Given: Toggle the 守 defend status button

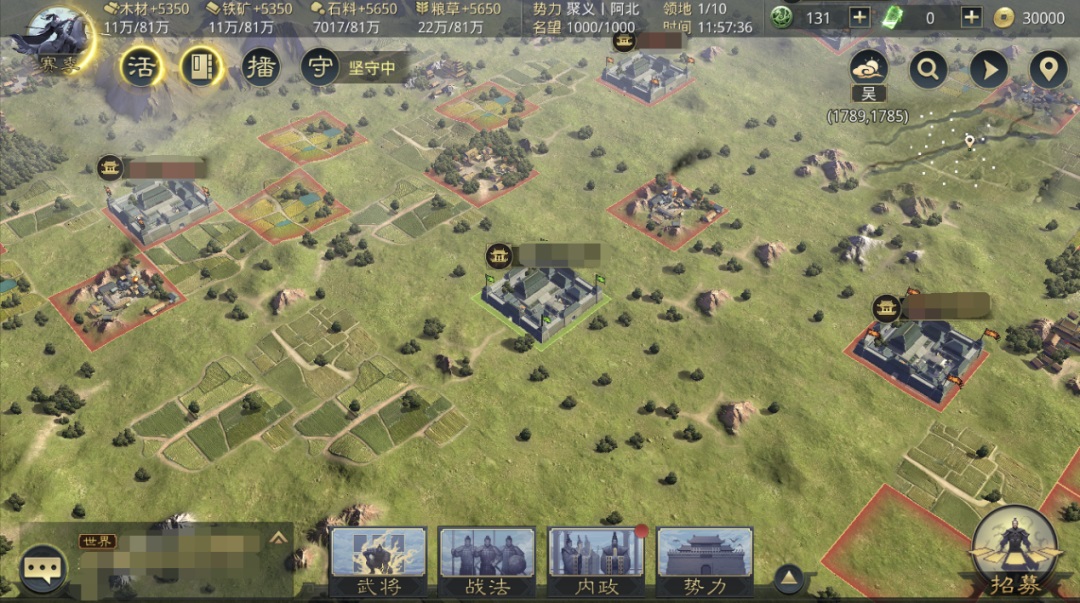Looking at the screenshot, I should point(320,67).
